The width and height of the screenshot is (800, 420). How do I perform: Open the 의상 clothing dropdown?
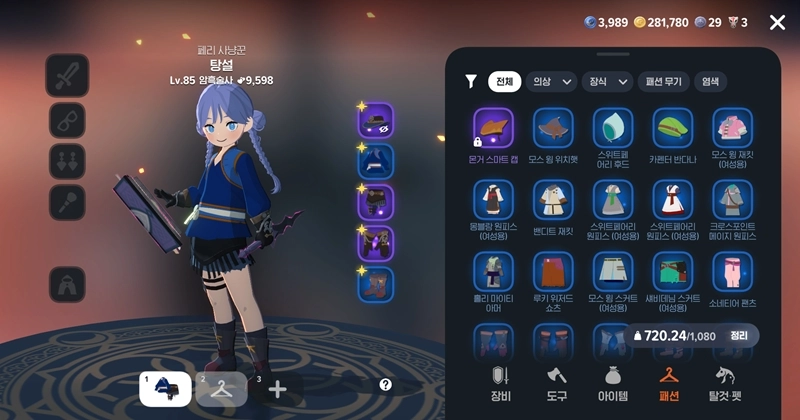[552, 82]
